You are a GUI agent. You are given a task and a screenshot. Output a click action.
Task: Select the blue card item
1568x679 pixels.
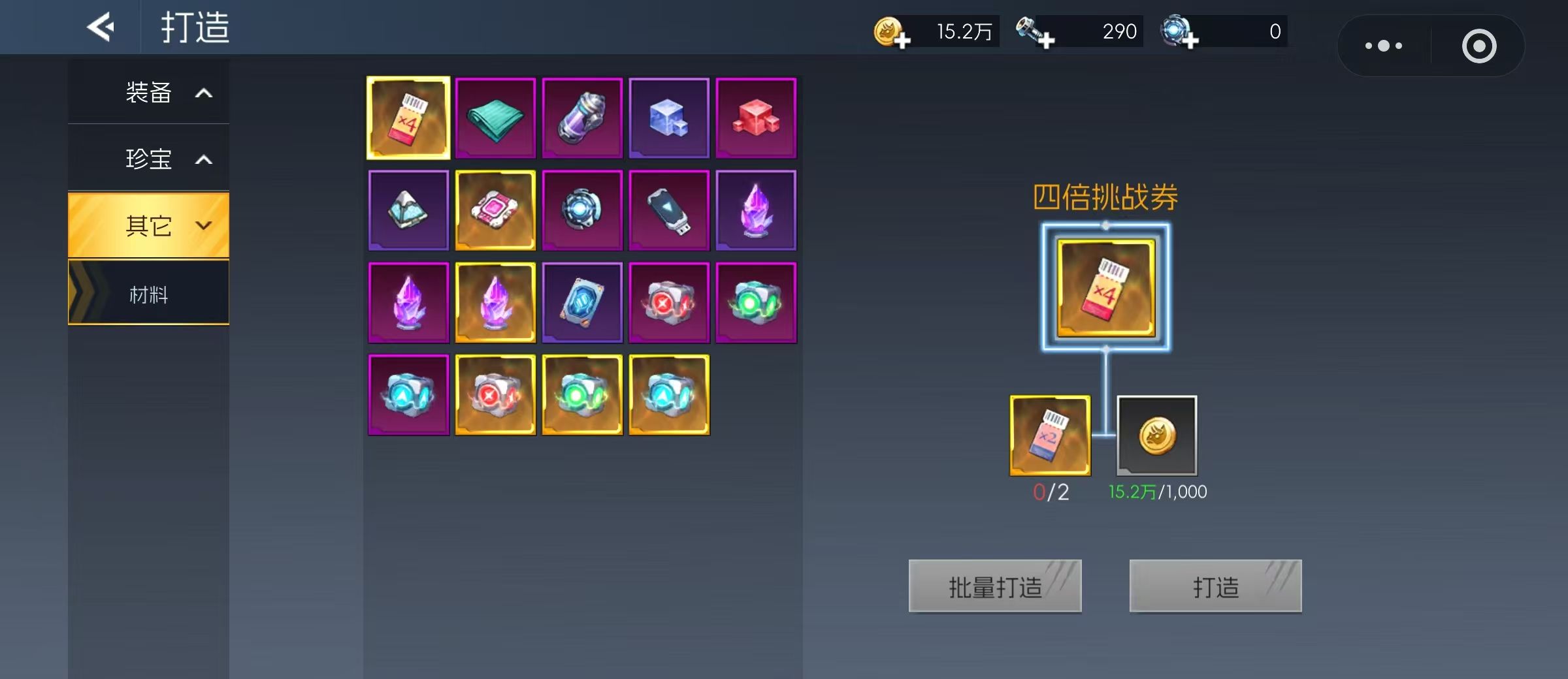click(582, 302)
